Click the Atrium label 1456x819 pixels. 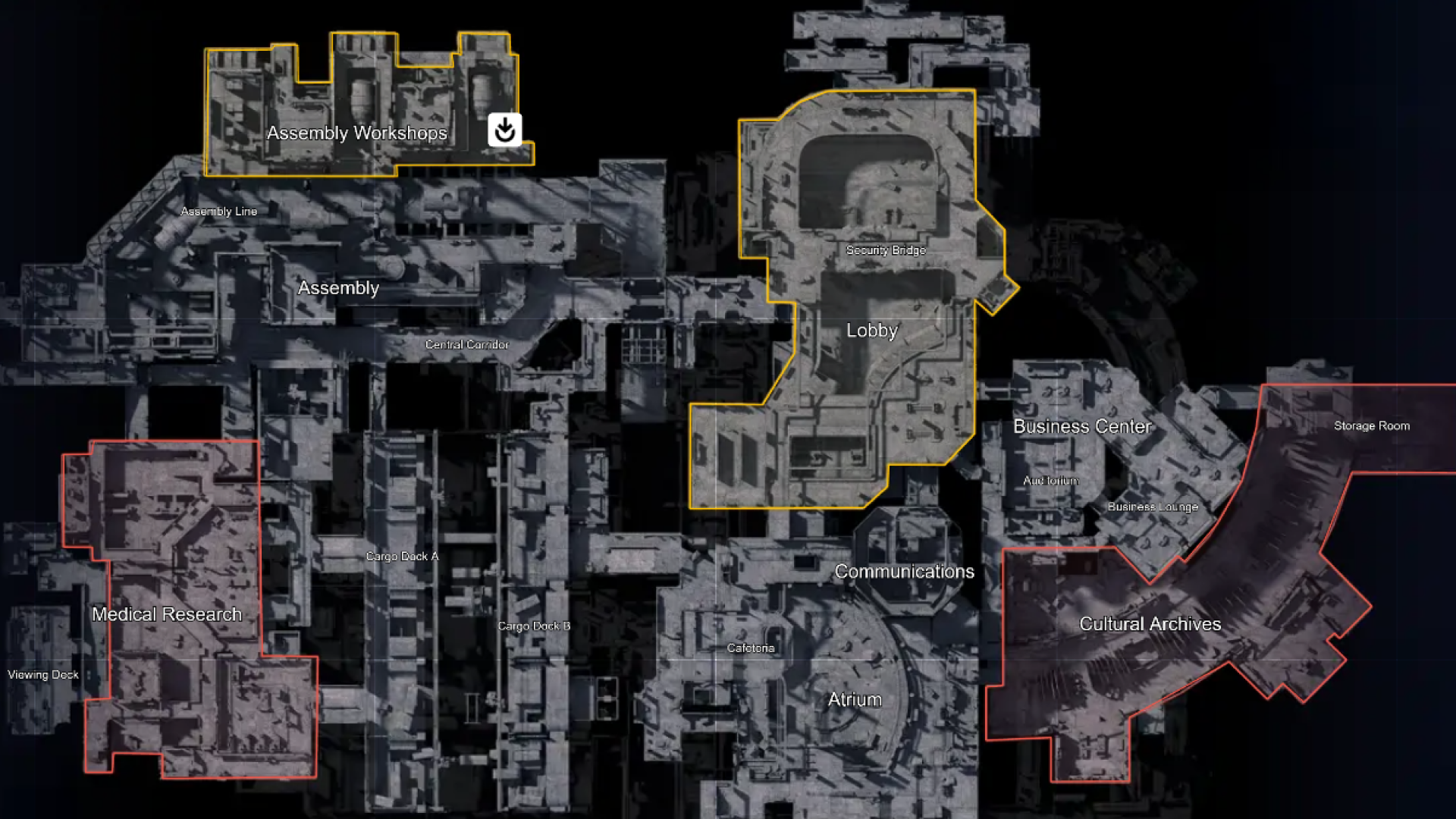(854, 699)
